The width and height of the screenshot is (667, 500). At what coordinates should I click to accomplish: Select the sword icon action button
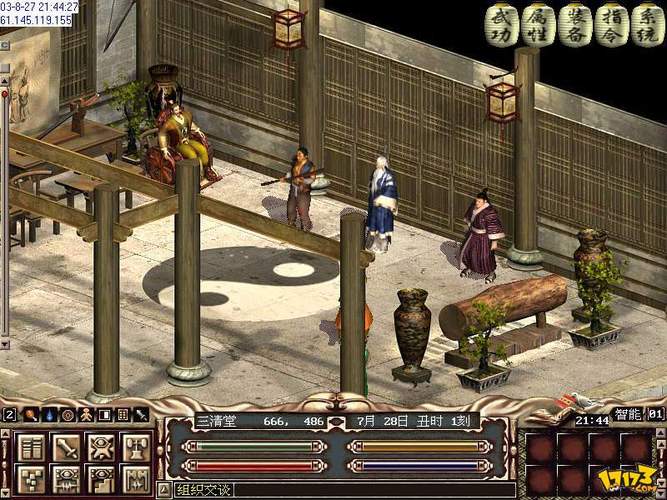point(66,447)
